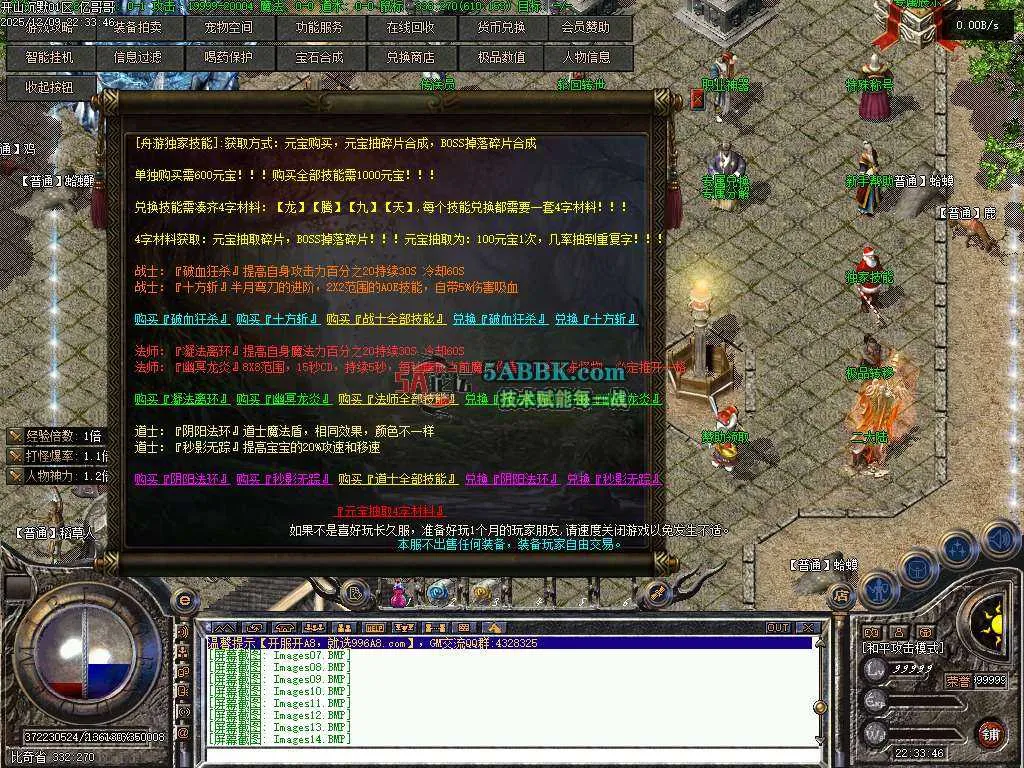Screen dimensions: 1024x768
Task: Open the 功能服务 function services menu
Action: pos(319,28)
